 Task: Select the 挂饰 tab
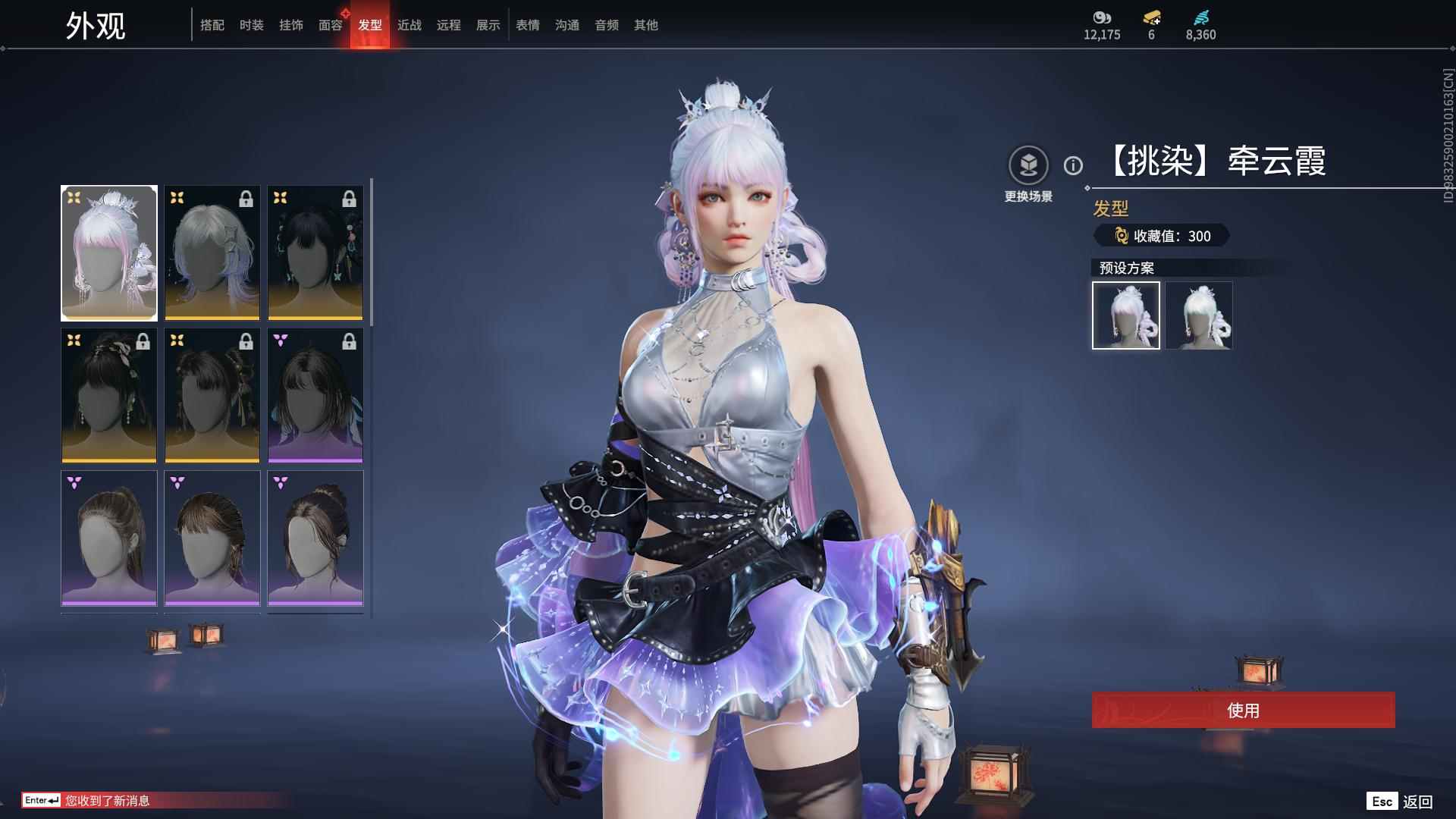pos(291,25)
